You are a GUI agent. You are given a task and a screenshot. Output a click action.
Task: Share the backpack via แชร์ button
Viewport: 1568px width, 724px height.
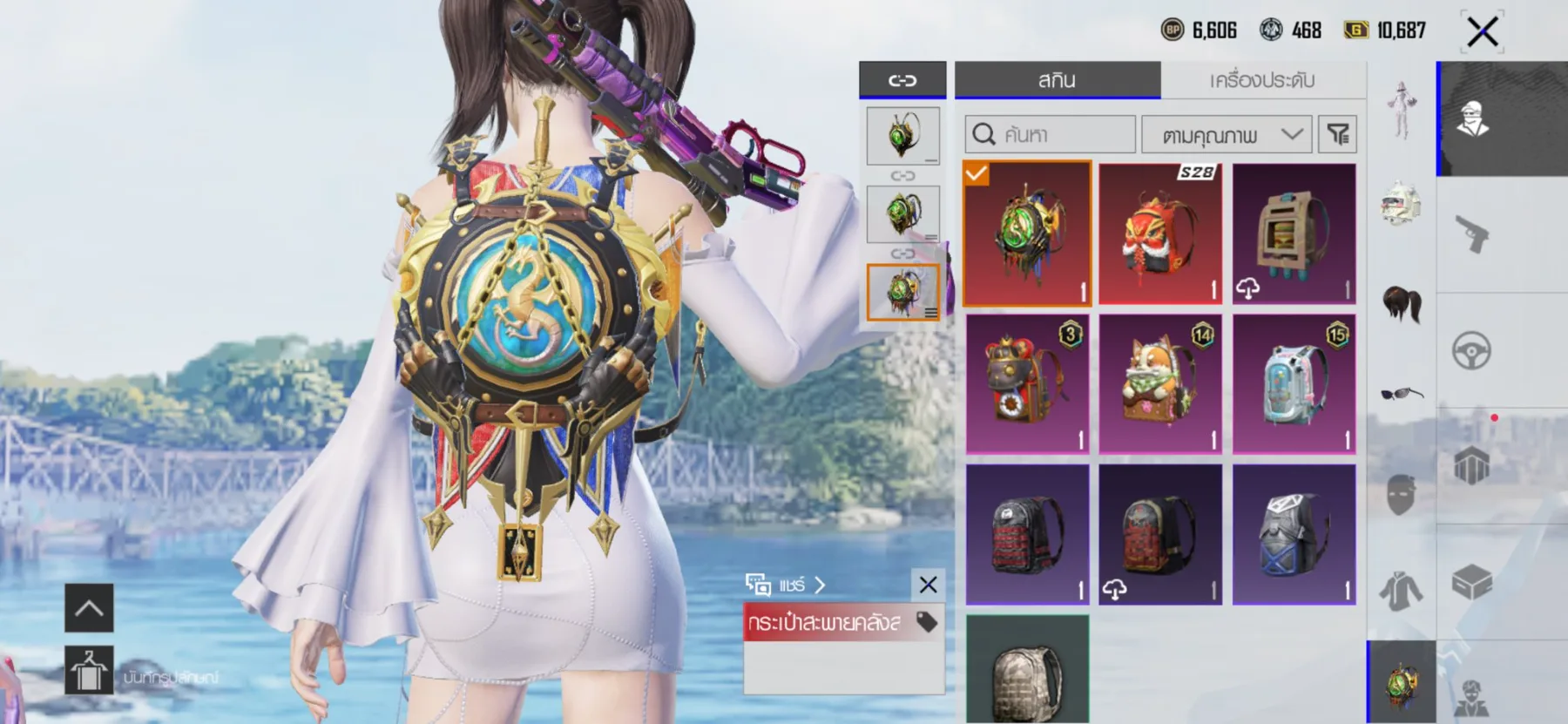click(785, 585)
